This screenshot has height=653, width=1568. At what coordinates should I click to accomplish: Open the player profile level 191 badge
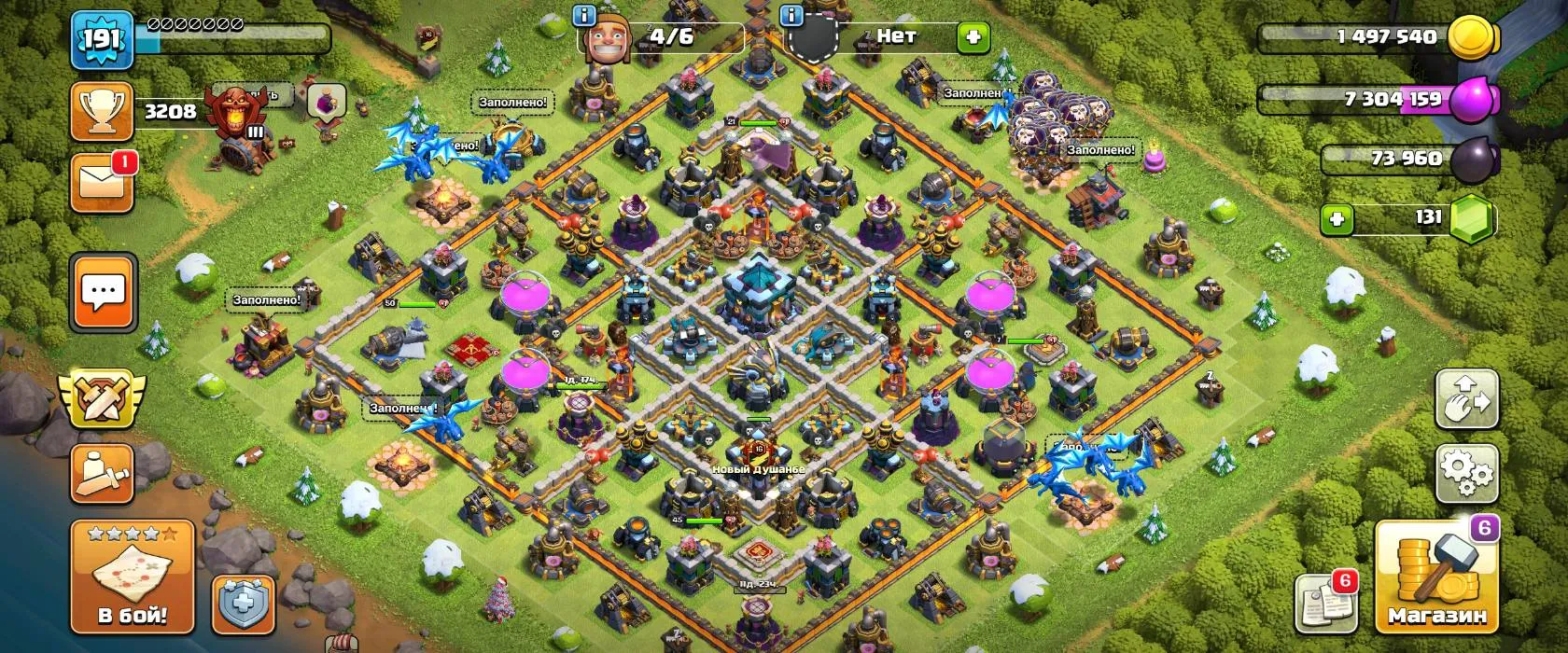(x=102, y=39)
